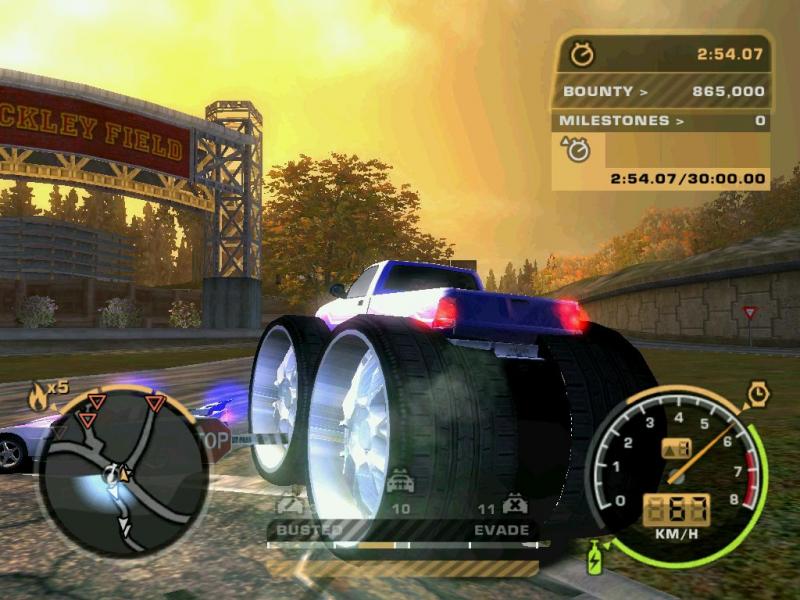Select the flame heat level icon
Image resolution: width=800 pixels, height=600 pixels.
pyautogui.click(x=40, y=394)
